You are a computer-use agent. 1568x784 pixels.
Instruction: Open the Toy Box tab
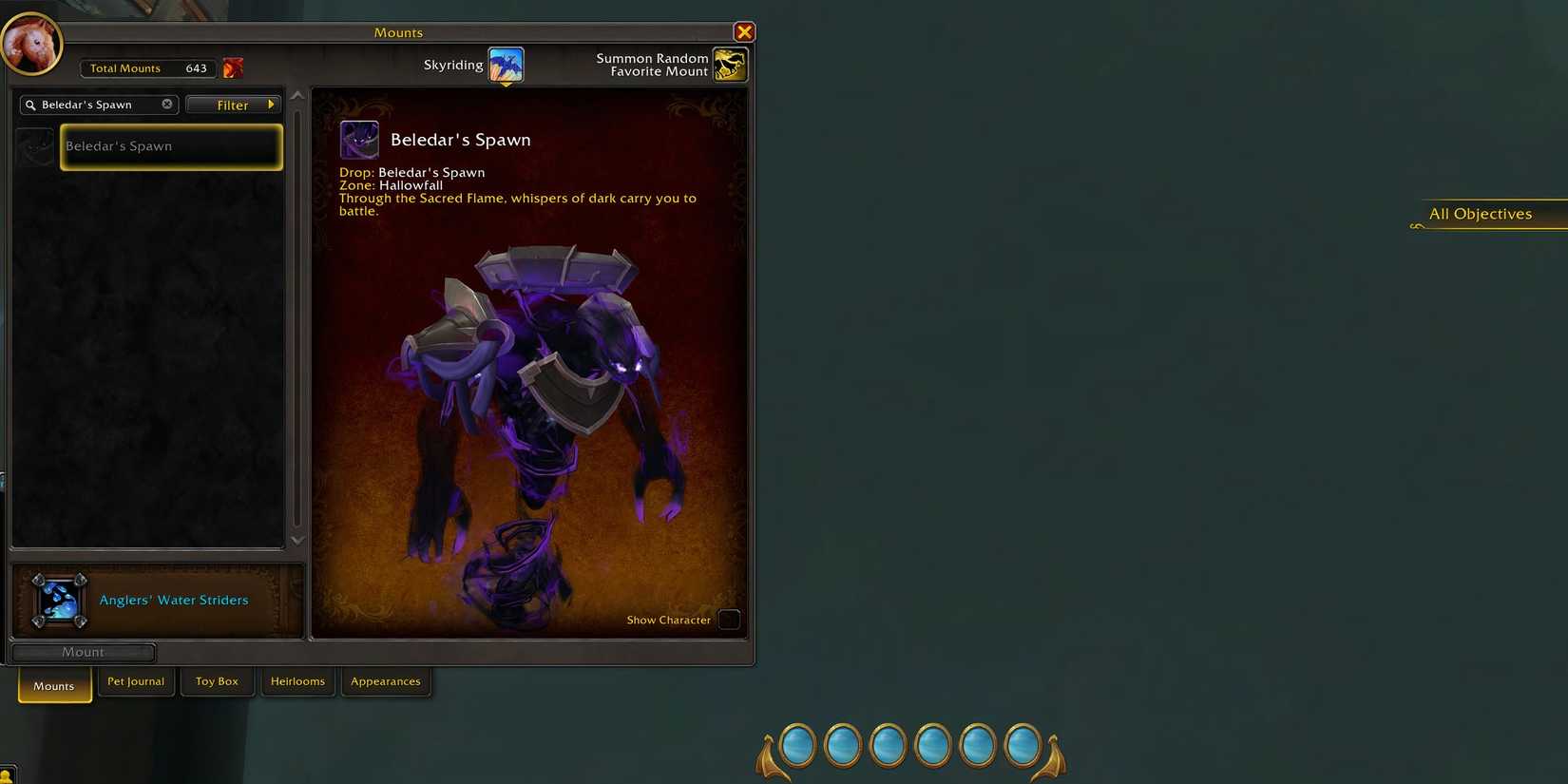(217, 680)
